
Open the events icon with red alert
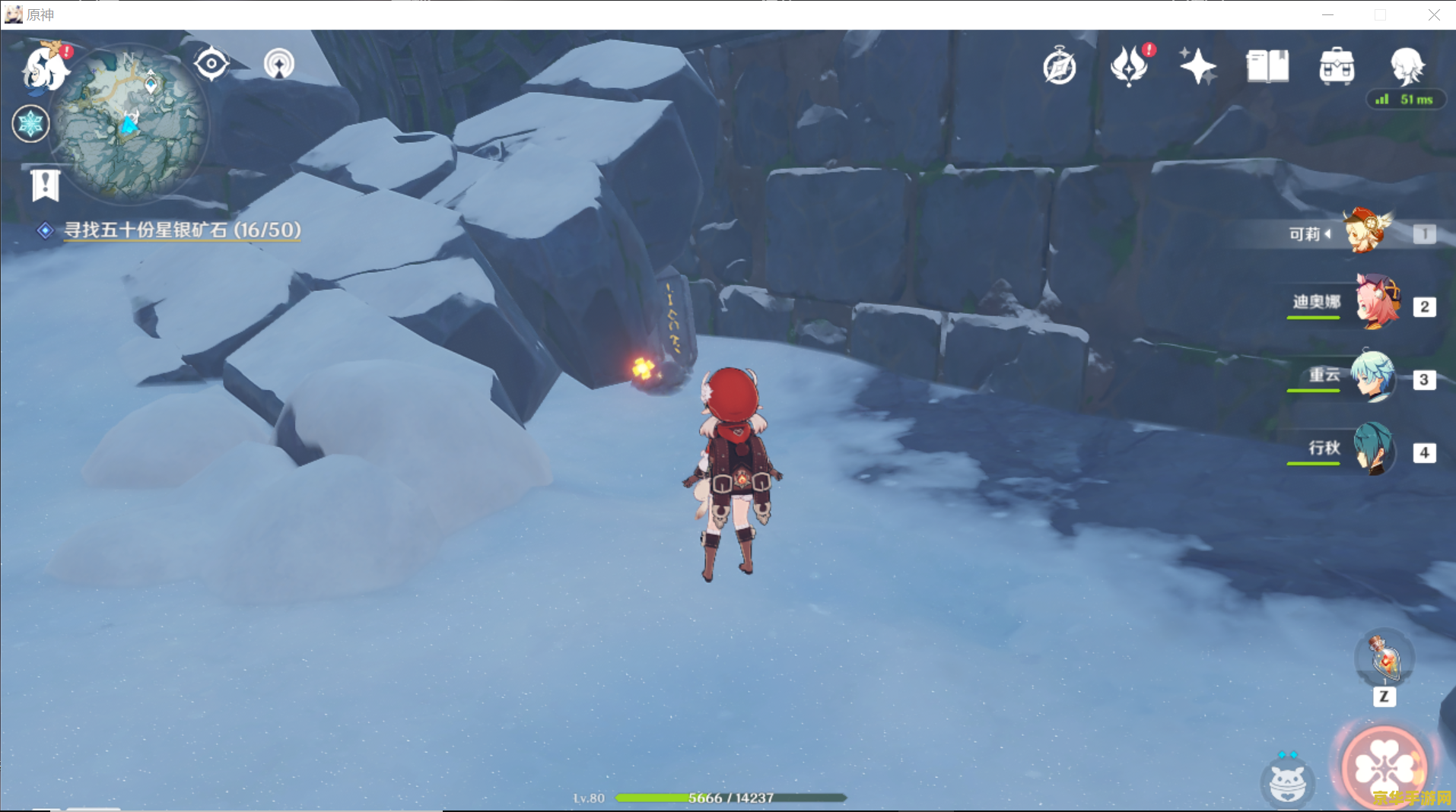point(1129,66)
